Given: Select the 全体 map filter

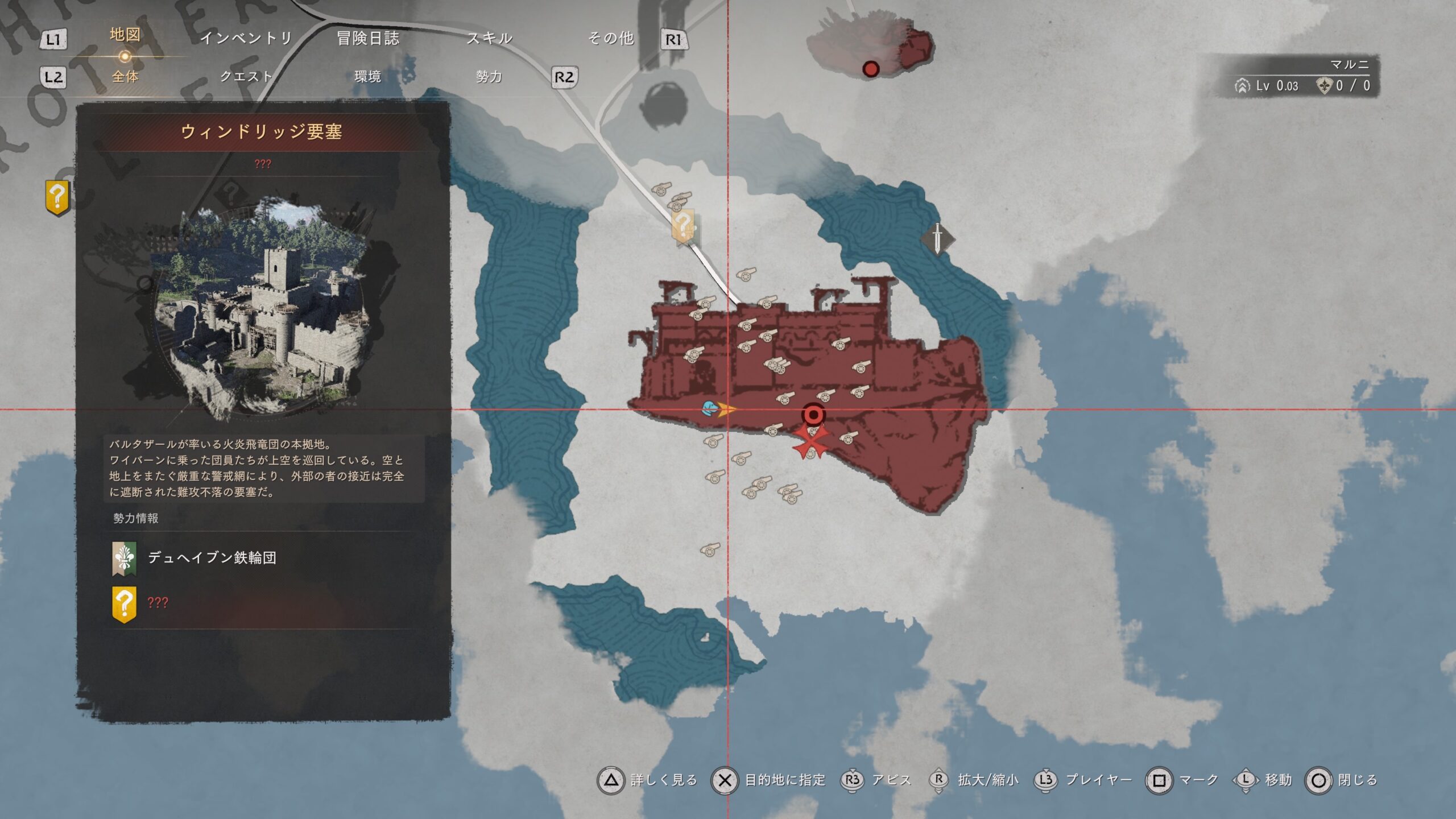Looking at the screenshot, I should 125,76.
